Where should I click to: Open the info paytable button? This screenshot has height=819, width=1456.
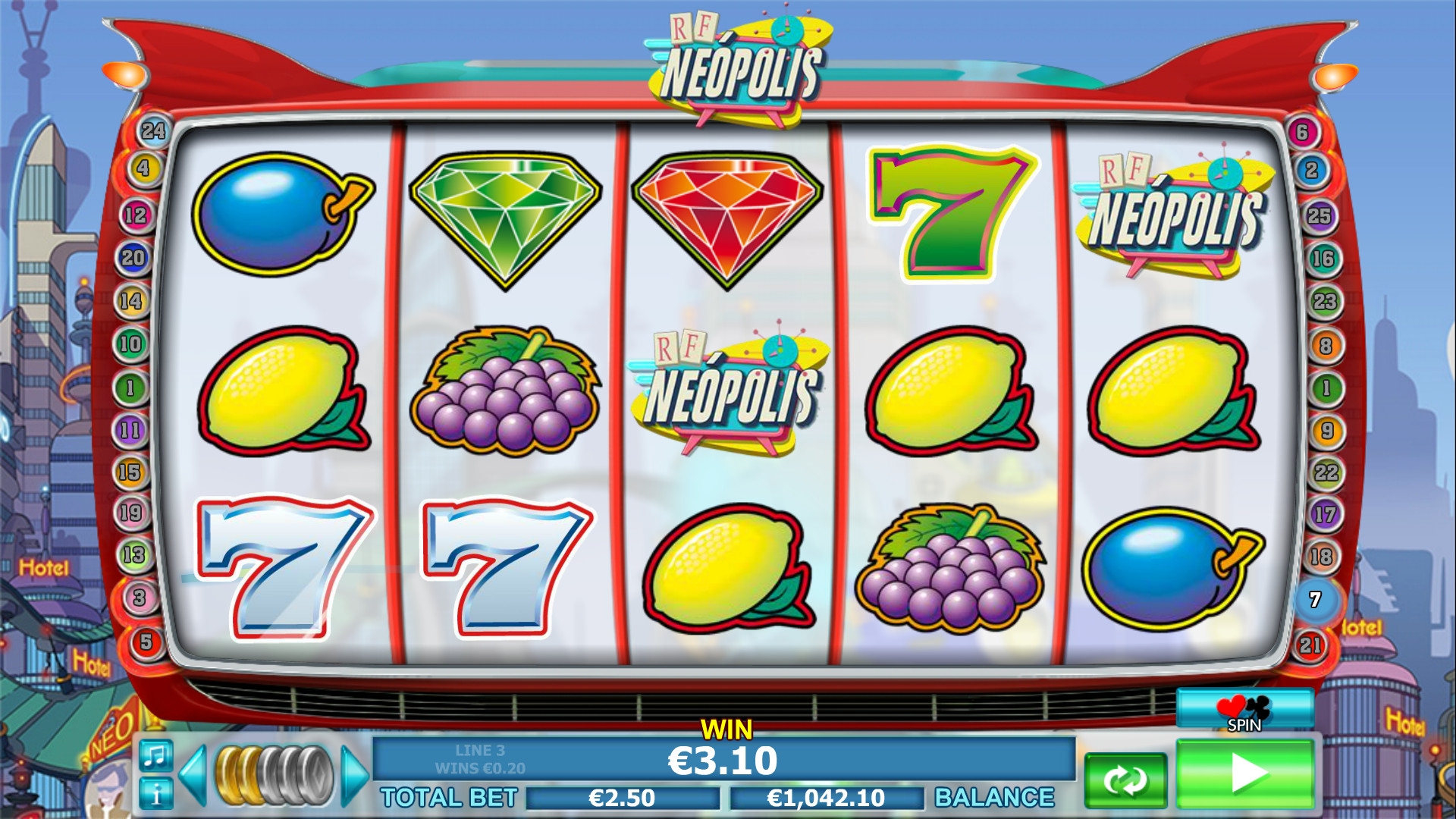coord(155,794)
